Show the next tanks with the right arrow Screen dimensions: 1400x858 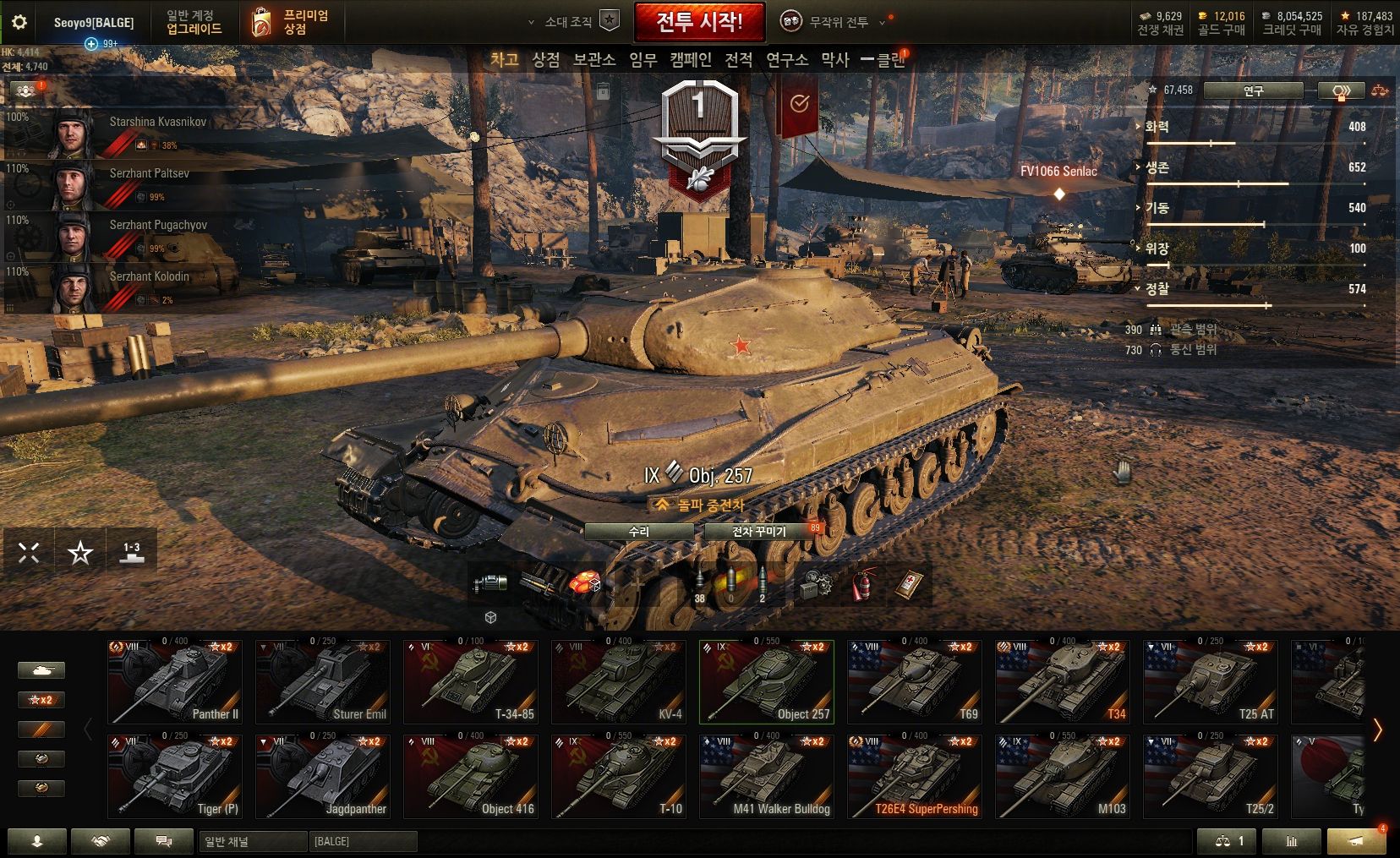(x=1378, y=730)
